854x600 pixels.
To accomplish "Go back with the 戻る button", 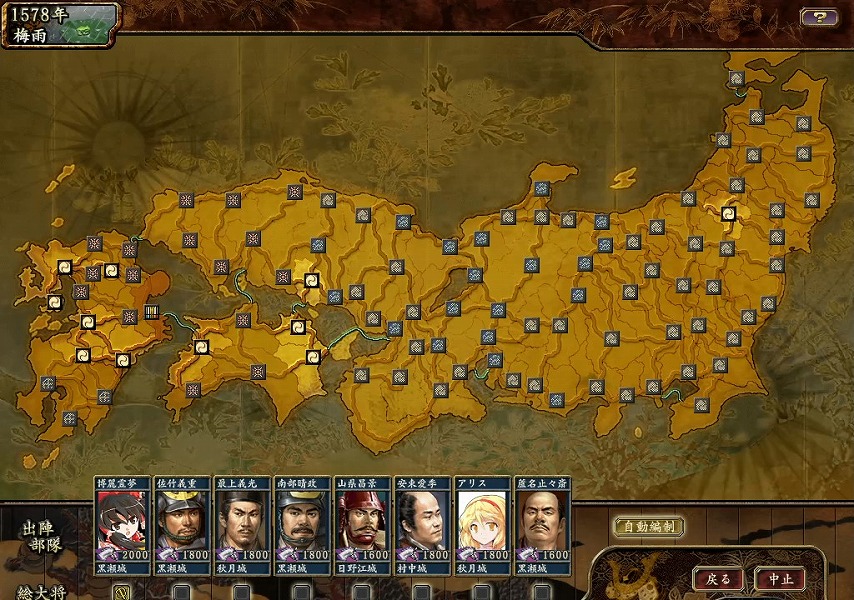I will 718,578.
